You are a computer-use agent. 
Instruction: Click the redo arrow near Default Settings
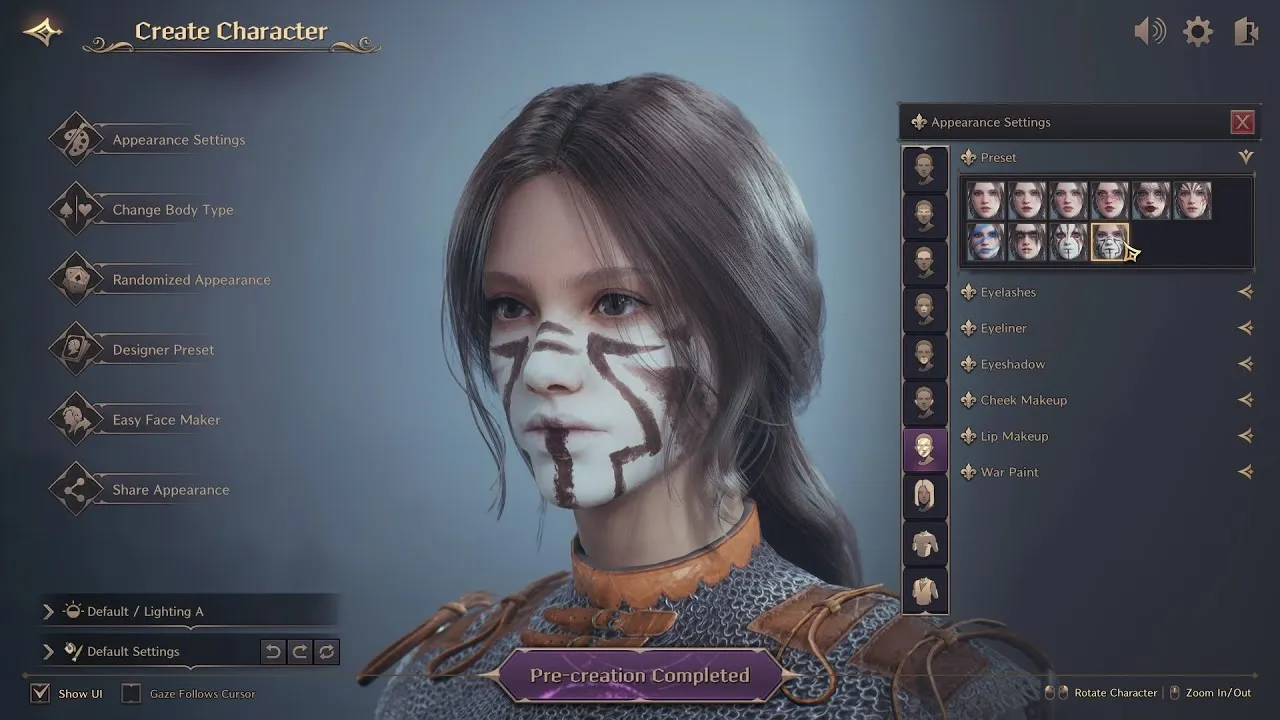point(299,651)
